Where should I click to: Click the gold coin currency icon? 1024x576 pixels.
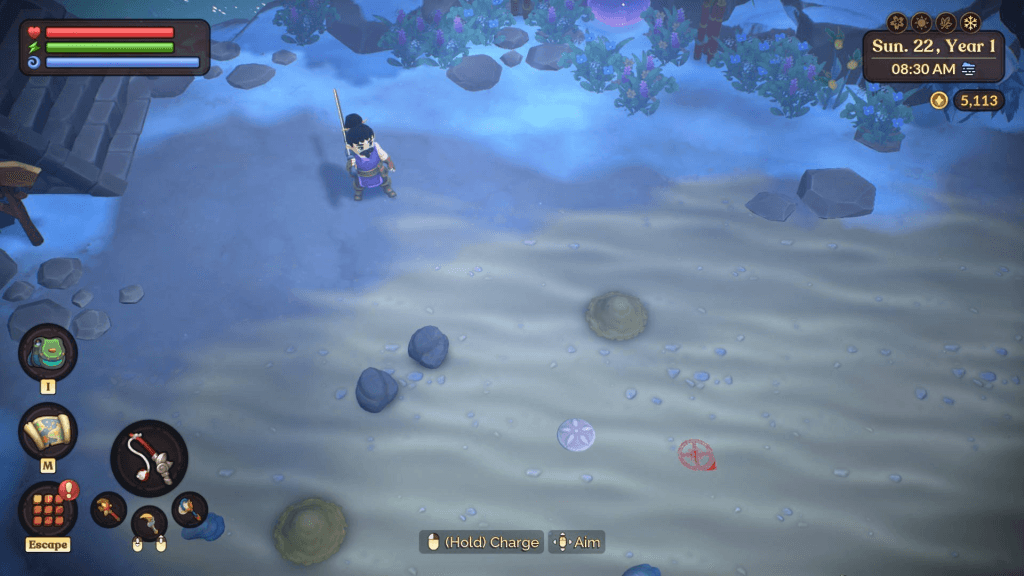938,100
